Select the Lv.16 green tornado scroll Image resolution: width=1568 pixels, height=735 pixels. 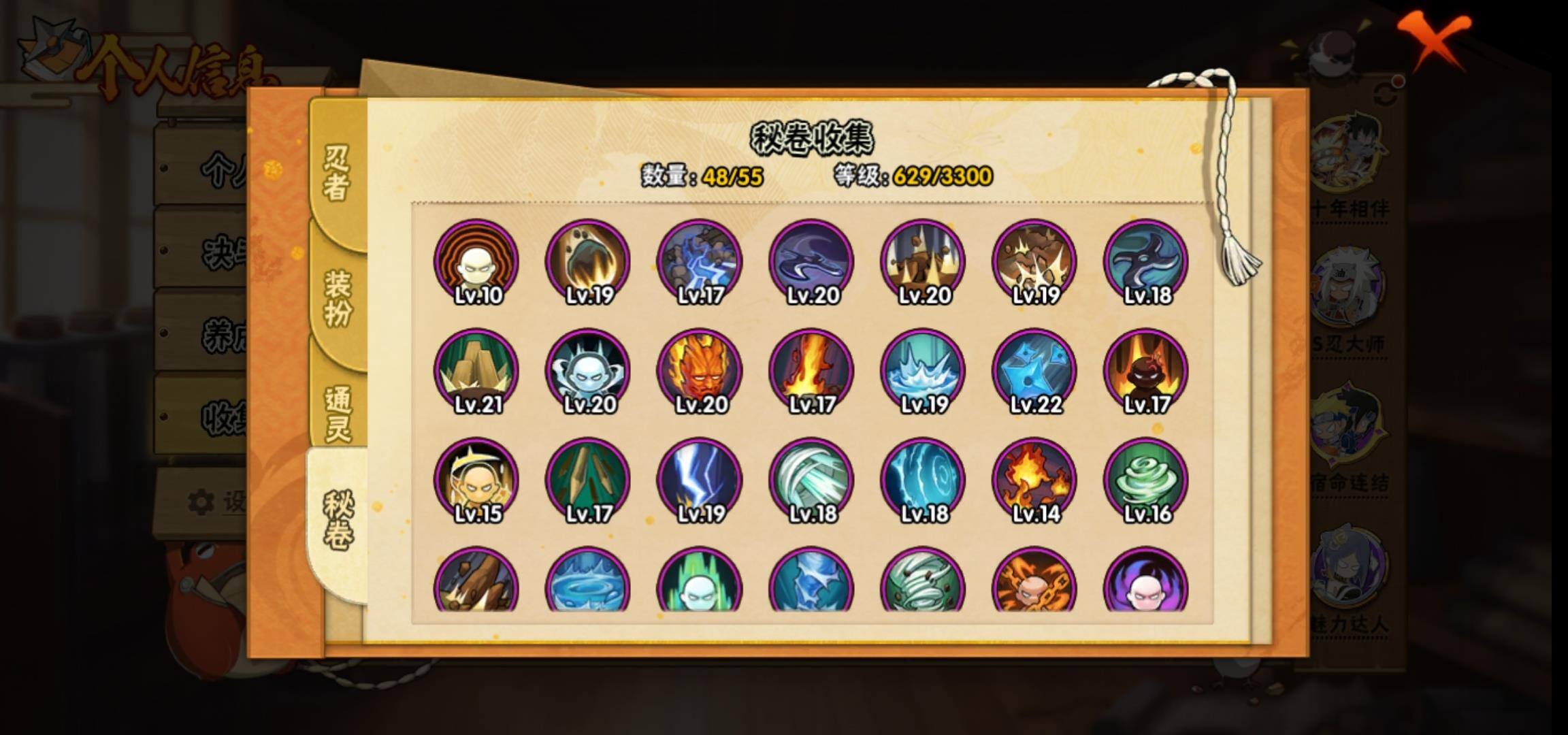coord(1146,480)
